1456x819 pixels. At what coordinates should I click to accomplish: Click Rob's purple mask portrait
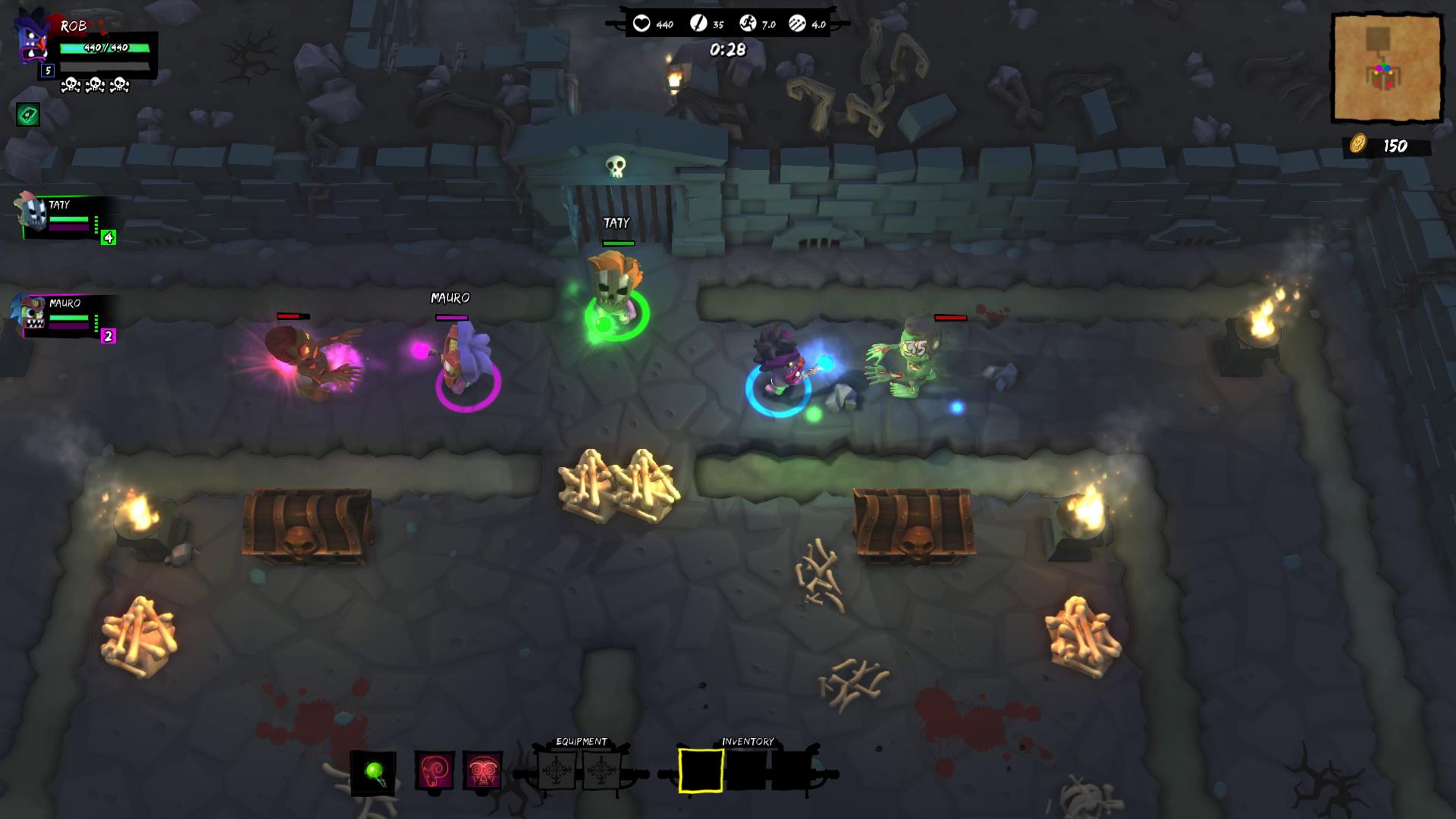coord(33,39)
